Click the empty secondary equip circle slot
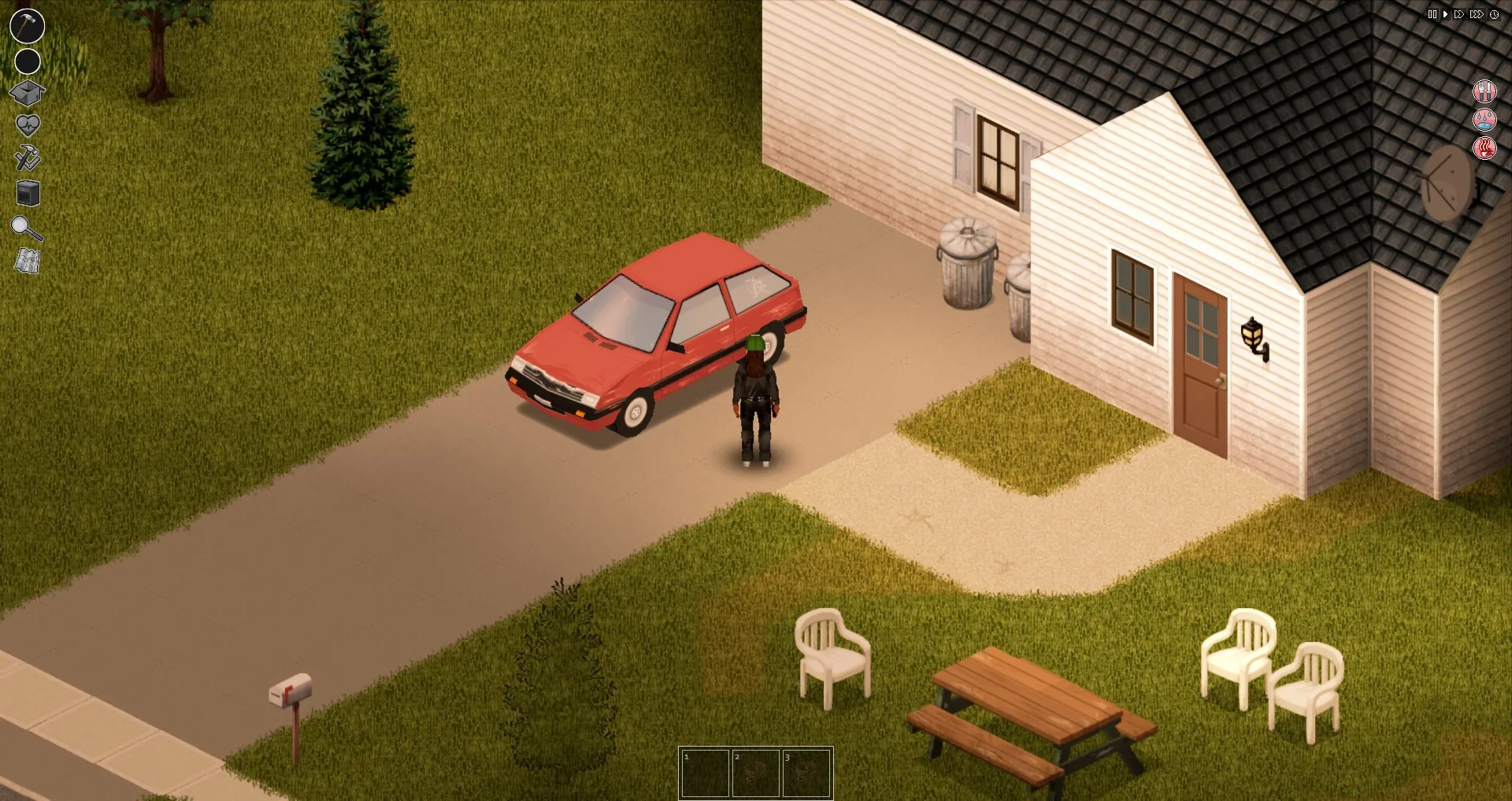 coord(27,60)
